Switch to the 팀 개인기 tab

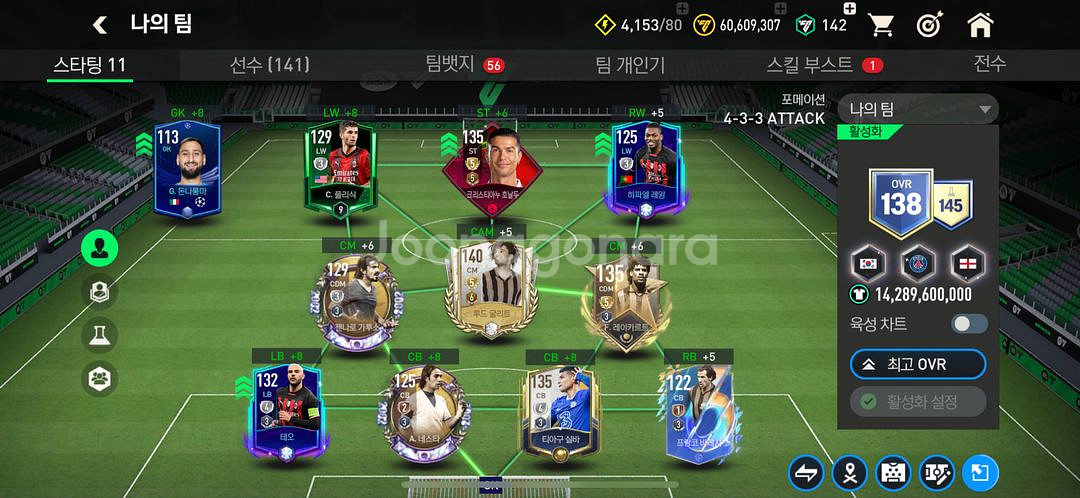630,65
